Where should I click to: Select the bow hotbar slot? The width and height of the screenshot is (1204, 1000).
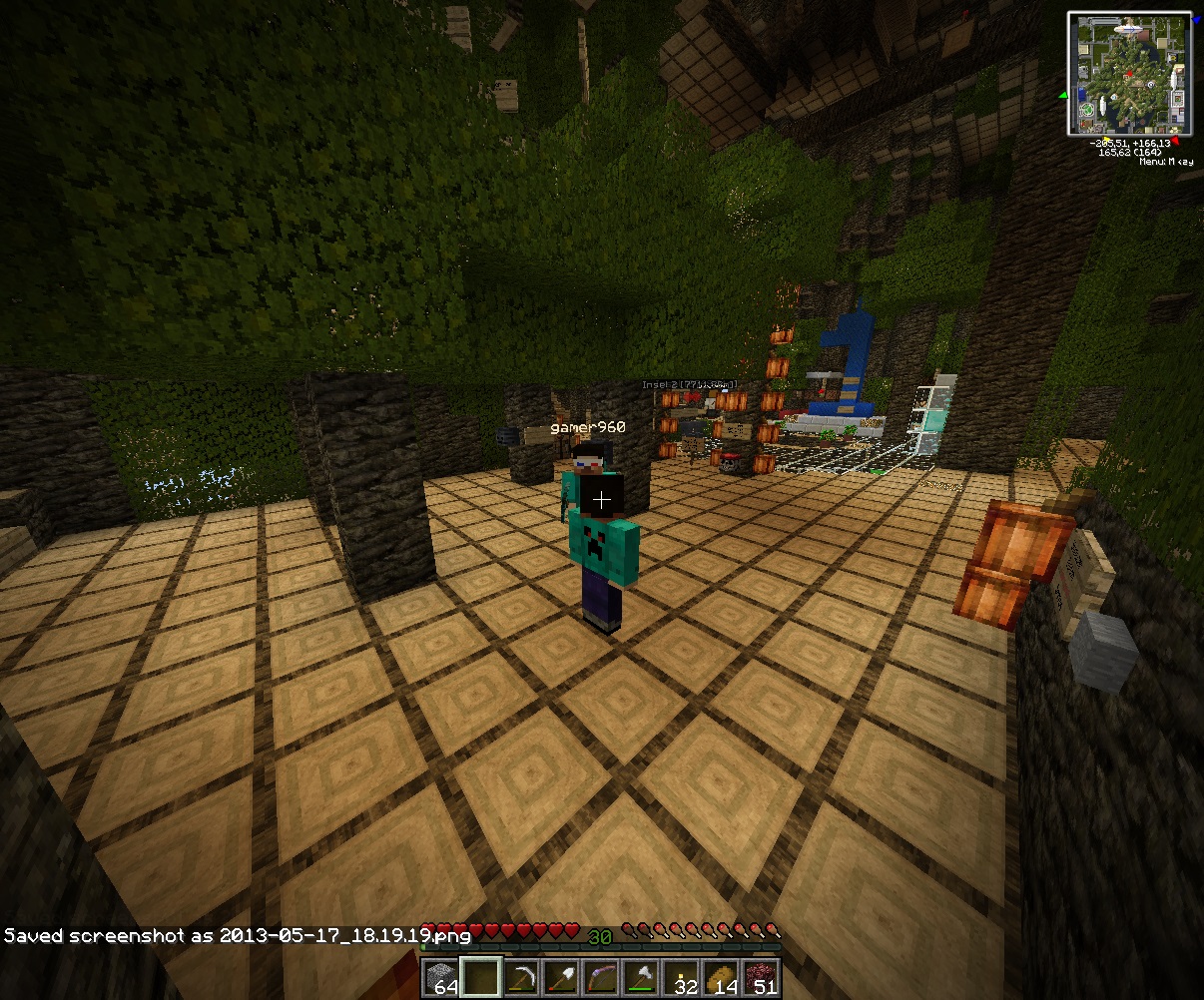(x=601, y=978)
